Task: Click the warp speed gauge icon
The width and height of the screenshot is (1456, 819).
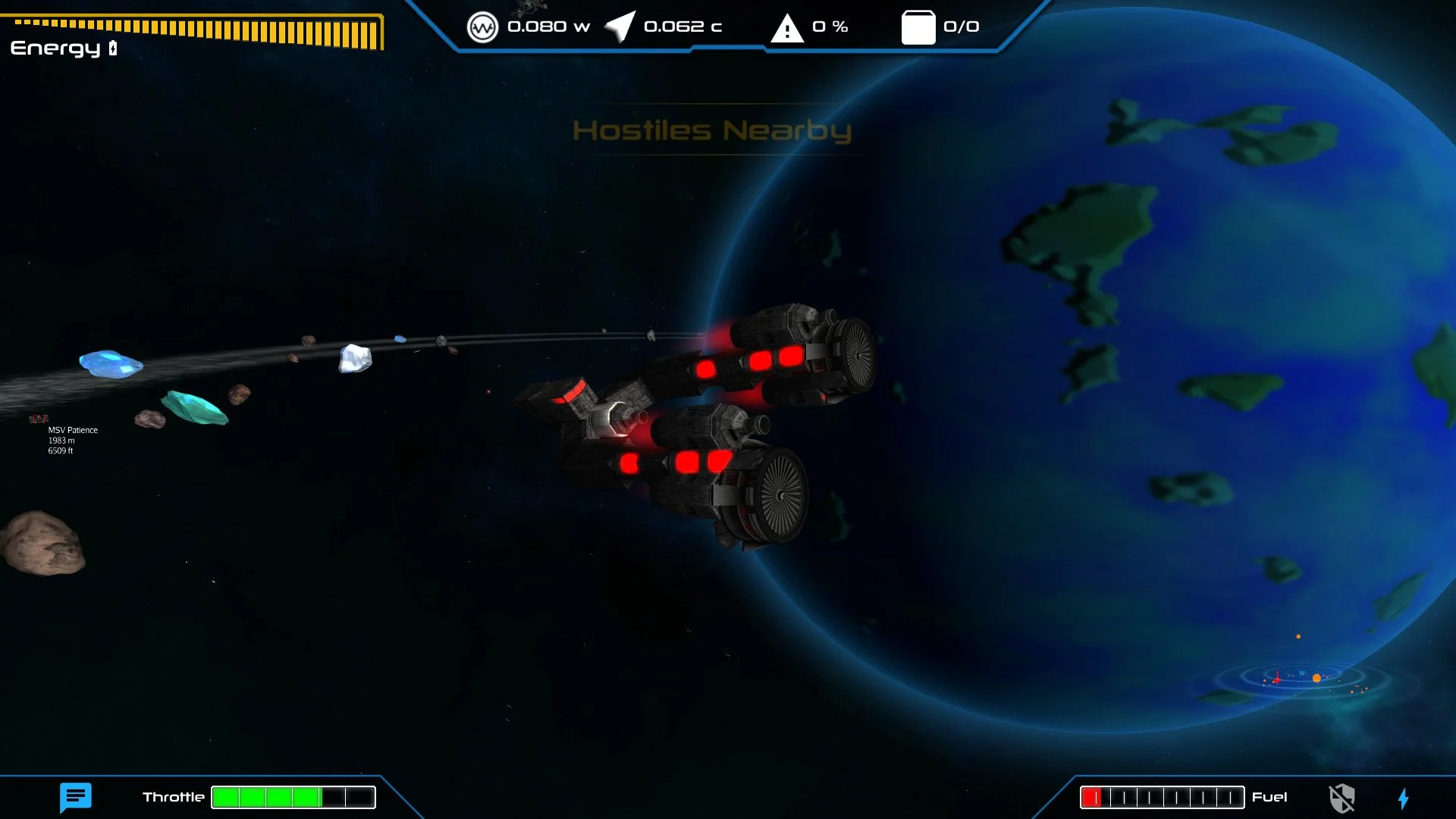Action: pyautogui.click(x=485, y=25)
